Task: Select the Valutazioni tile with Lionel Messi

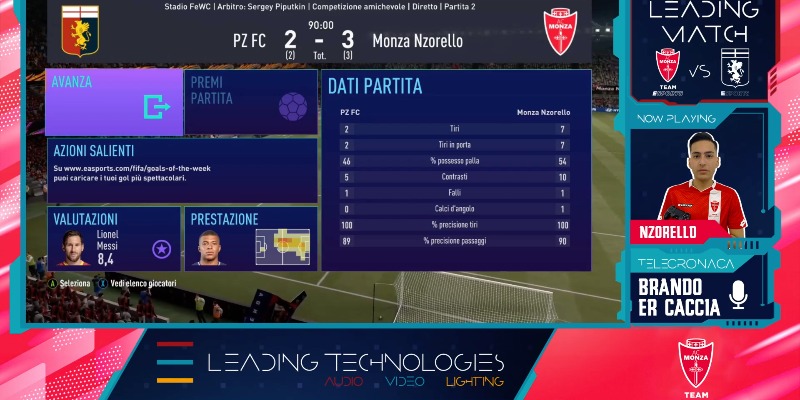Action: (114, 238)
